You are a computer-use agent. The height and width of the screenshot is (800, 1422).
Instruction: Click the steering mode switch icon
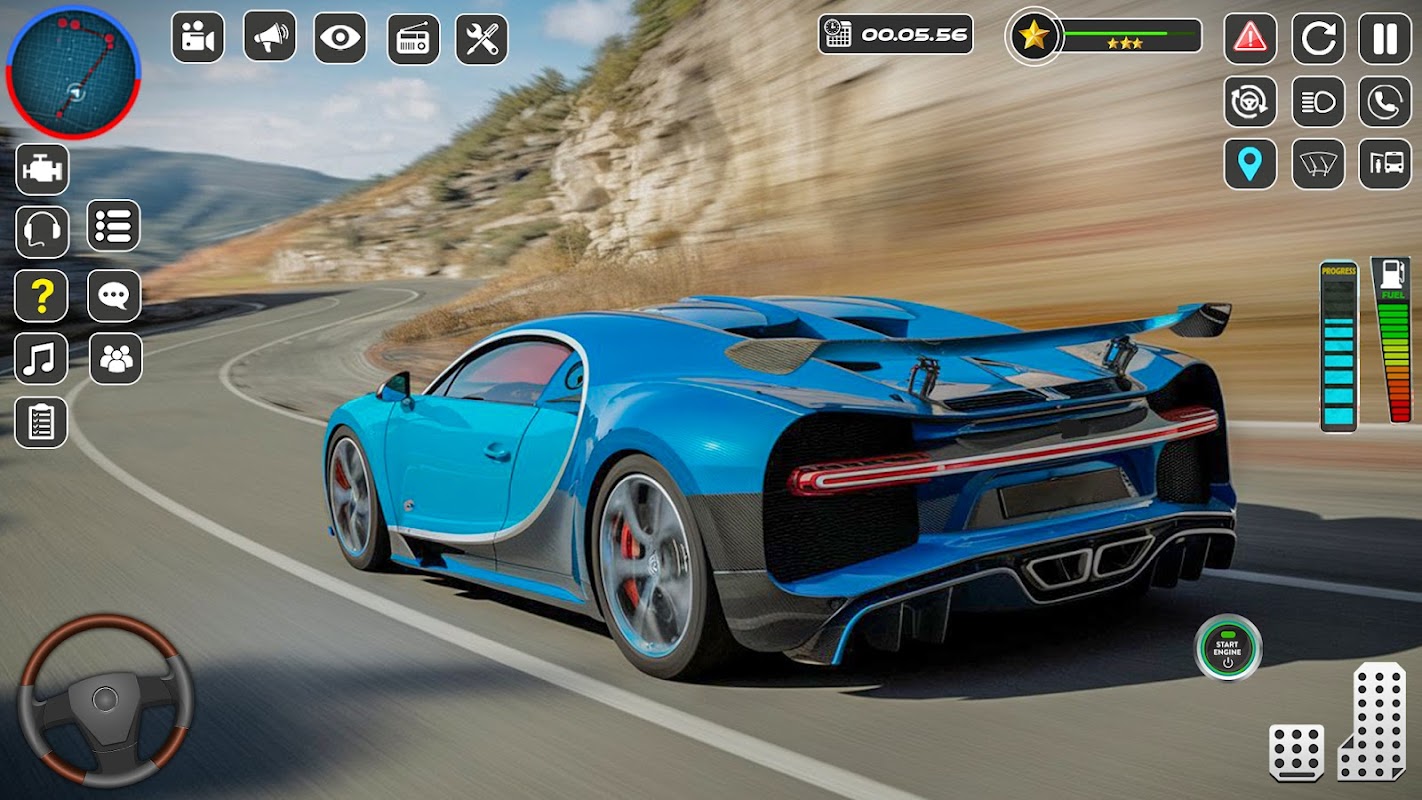[1250, 102]
